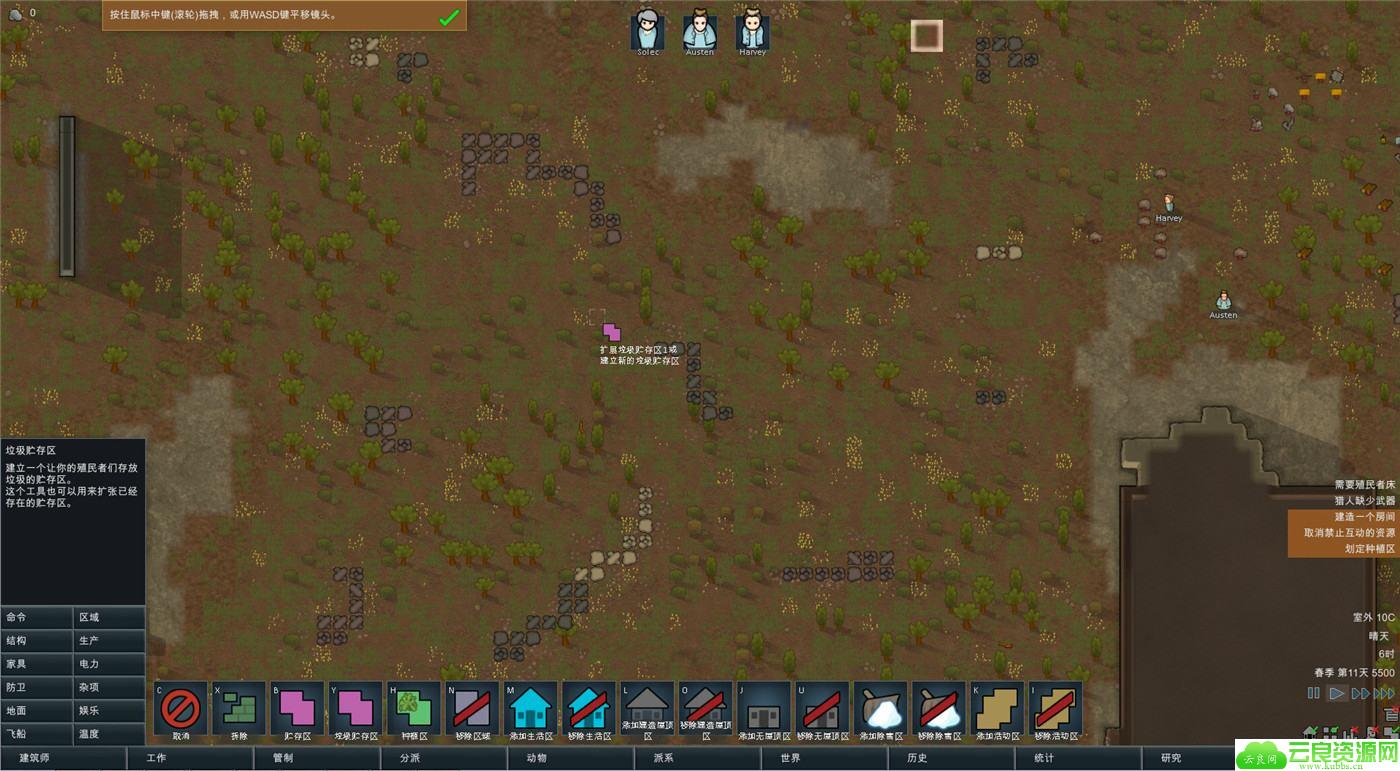Open the 建造一个房间 tutorial alert
Screen dimensions: 1400x771
point(1343,517)
